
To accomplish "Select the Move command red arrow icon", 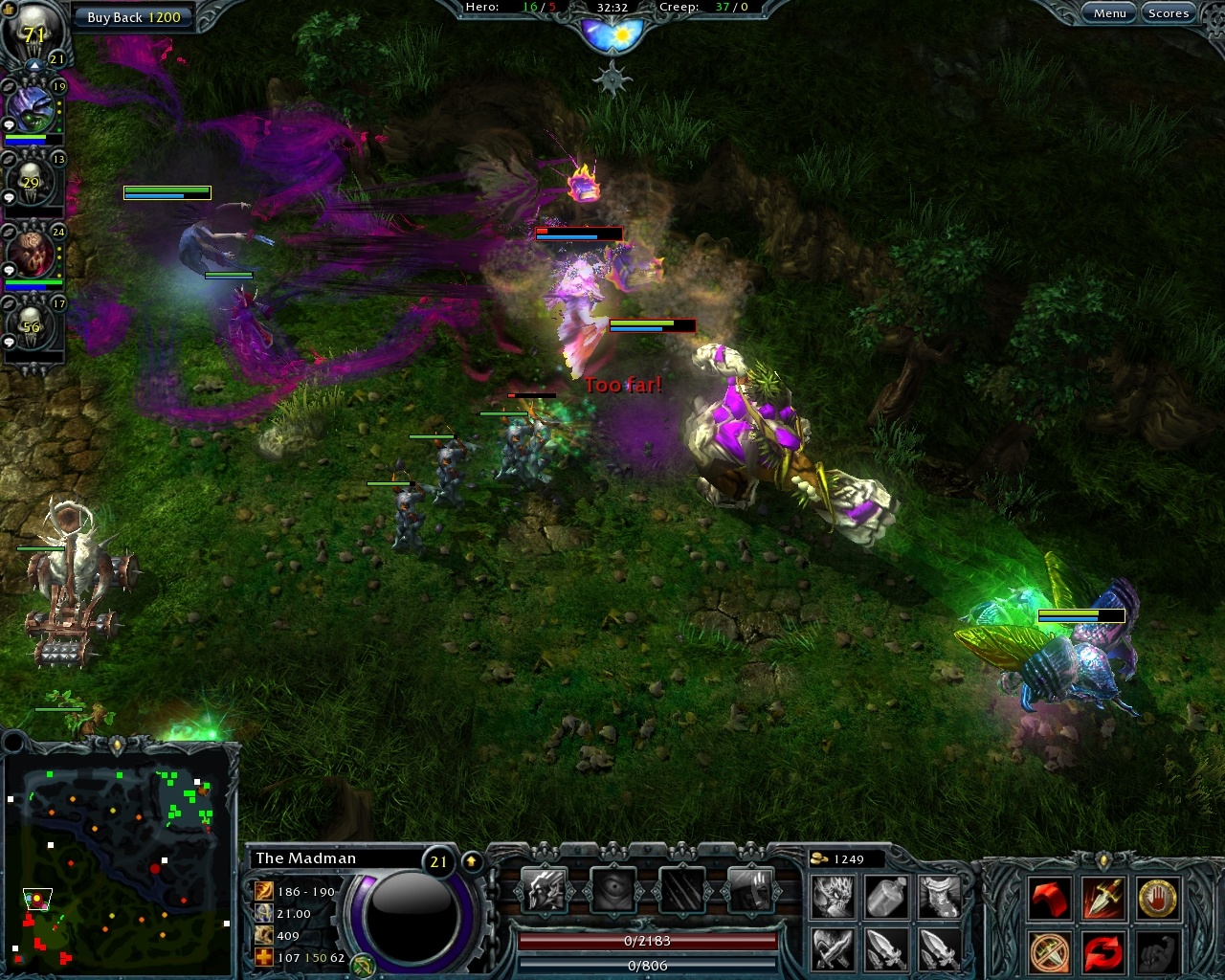I will click(x=1050, y=898).
